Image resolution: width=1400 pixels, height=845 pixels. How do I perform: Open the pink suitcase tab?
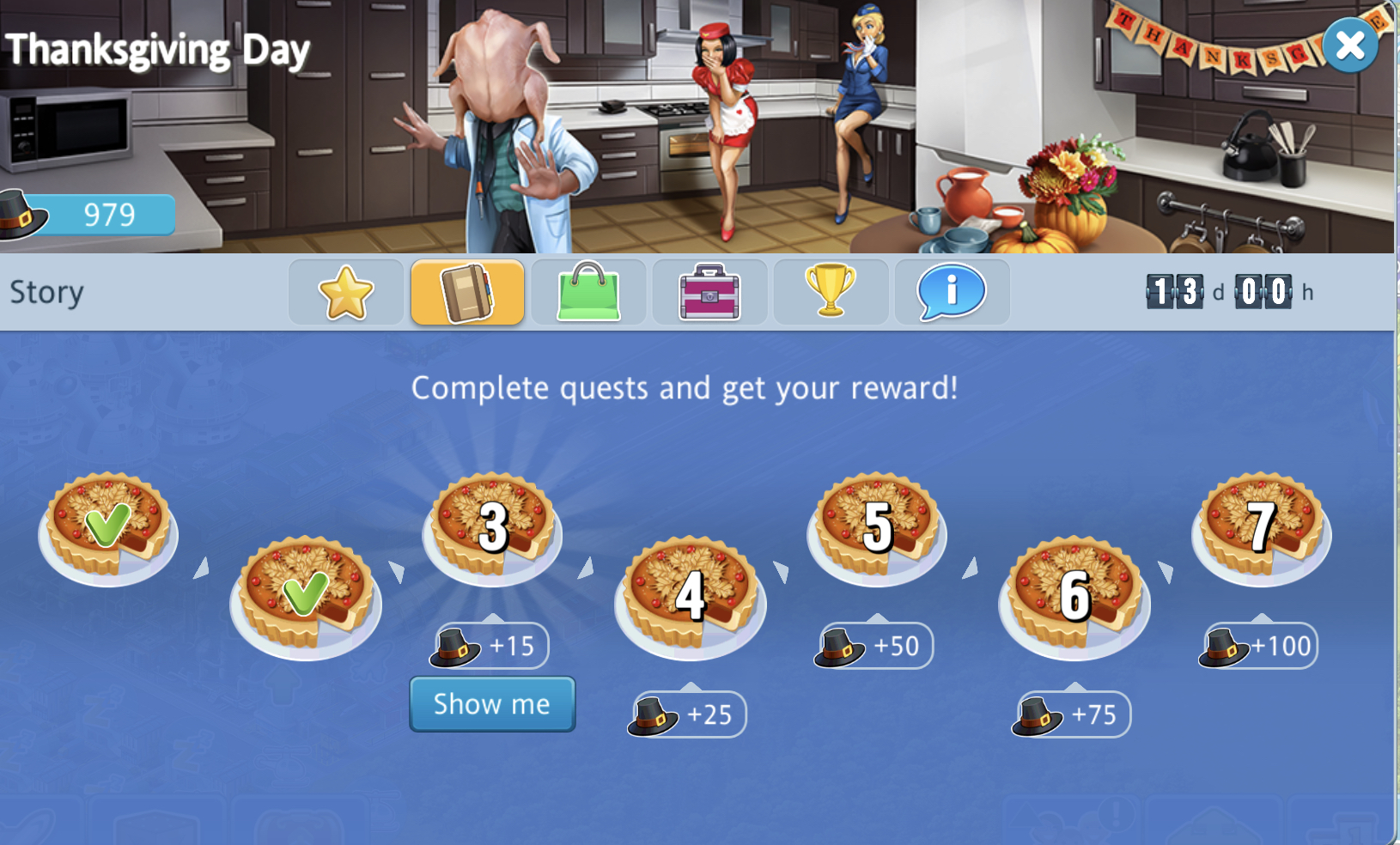coord(709,293)
